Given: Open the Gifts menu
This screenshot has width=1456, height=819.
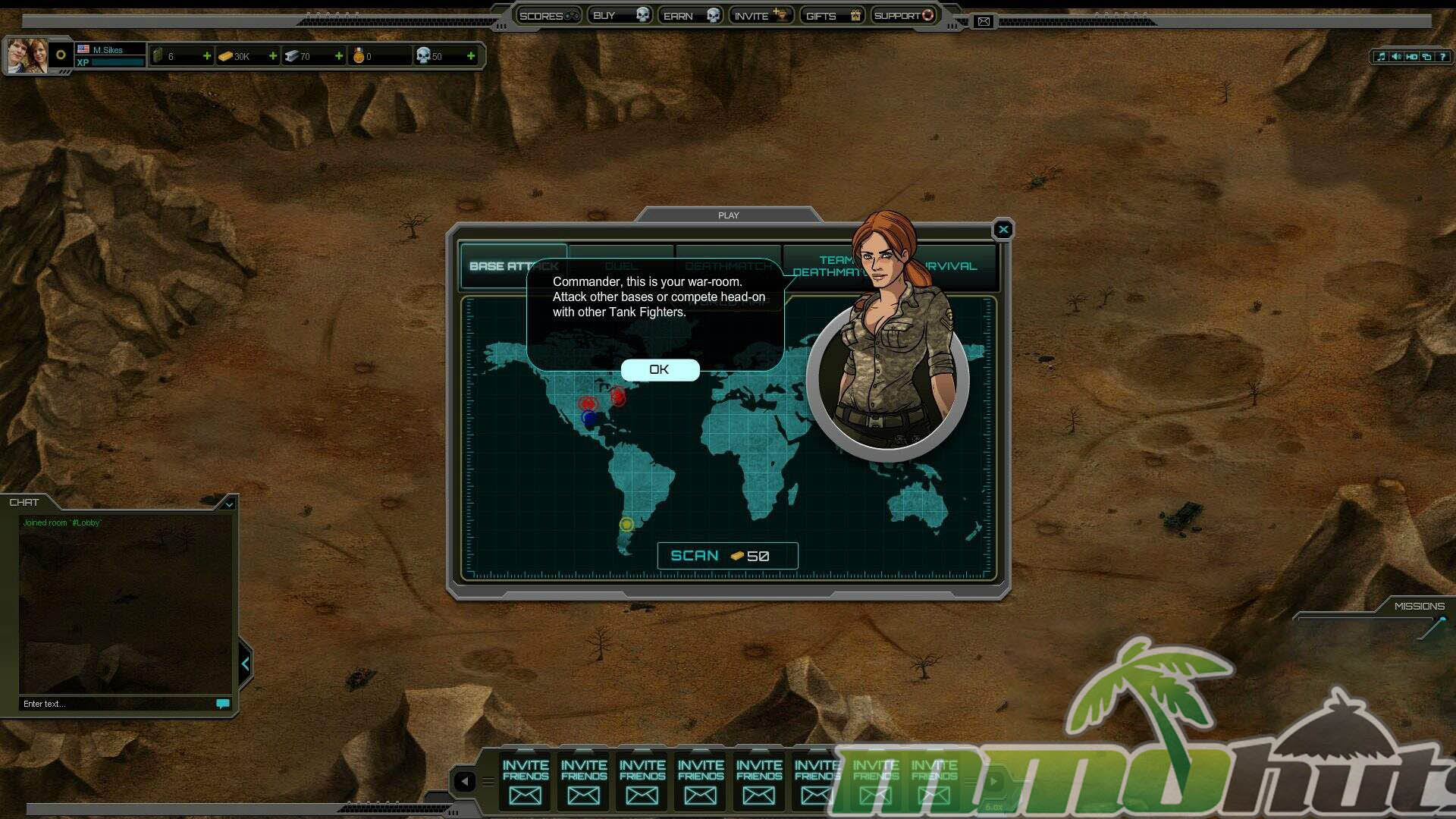Looking at the screenshot, I should (832, 15).
